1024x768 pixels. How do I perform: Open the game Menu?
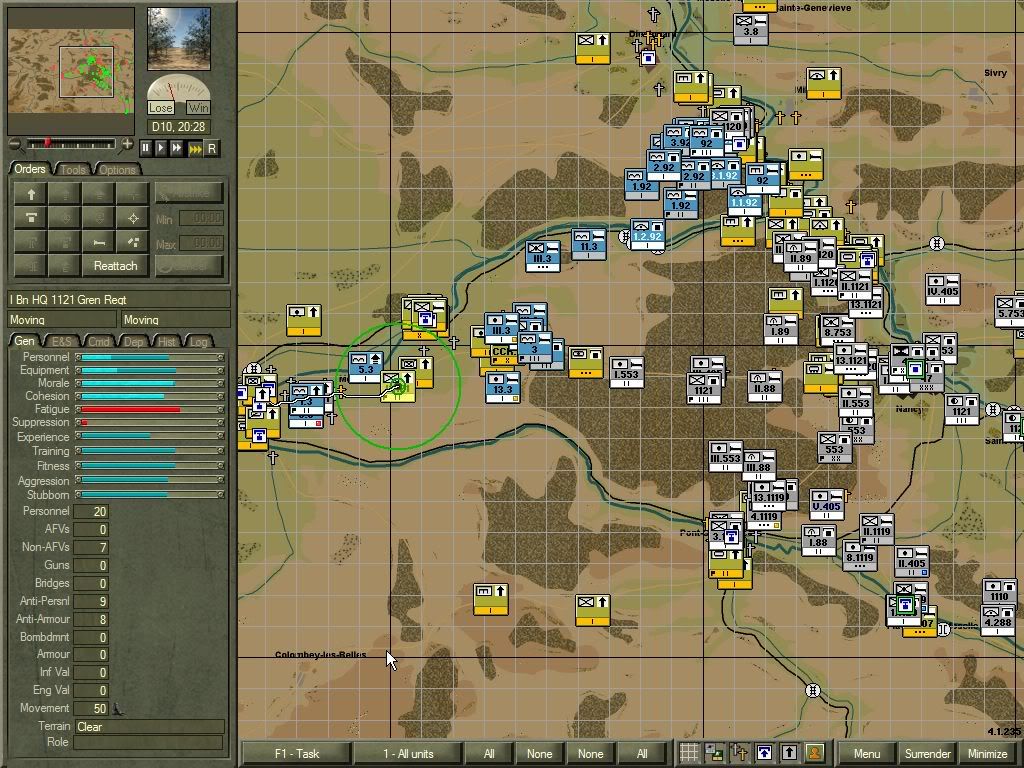pos(867,754)
